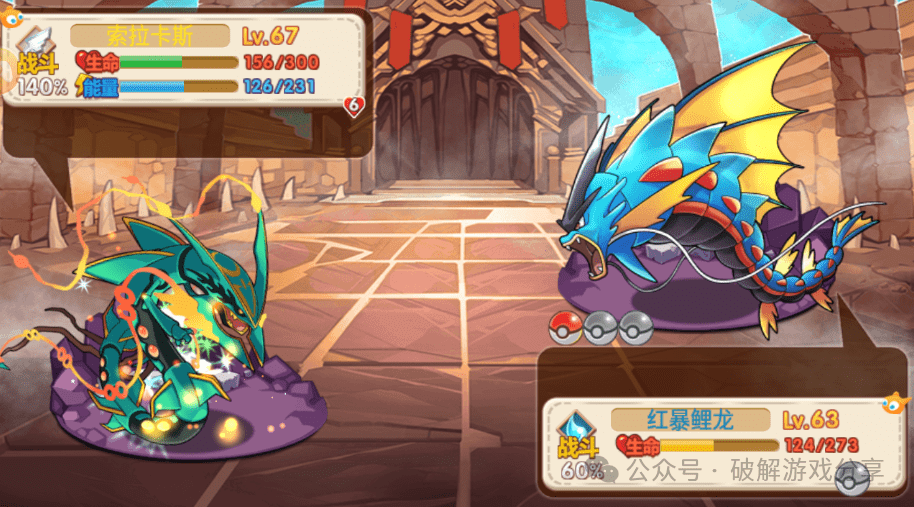Open the 红暴鲤龙 name plate

click(690, 419)
